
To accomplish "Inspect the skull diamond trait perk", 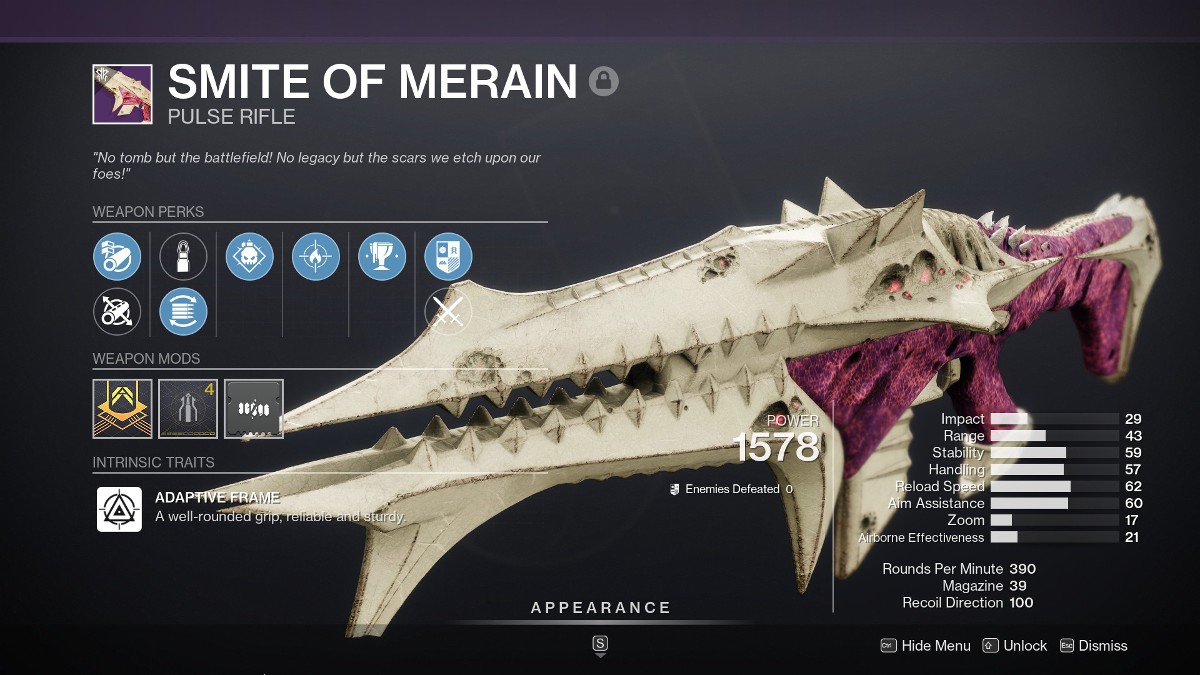I will 250,256.
